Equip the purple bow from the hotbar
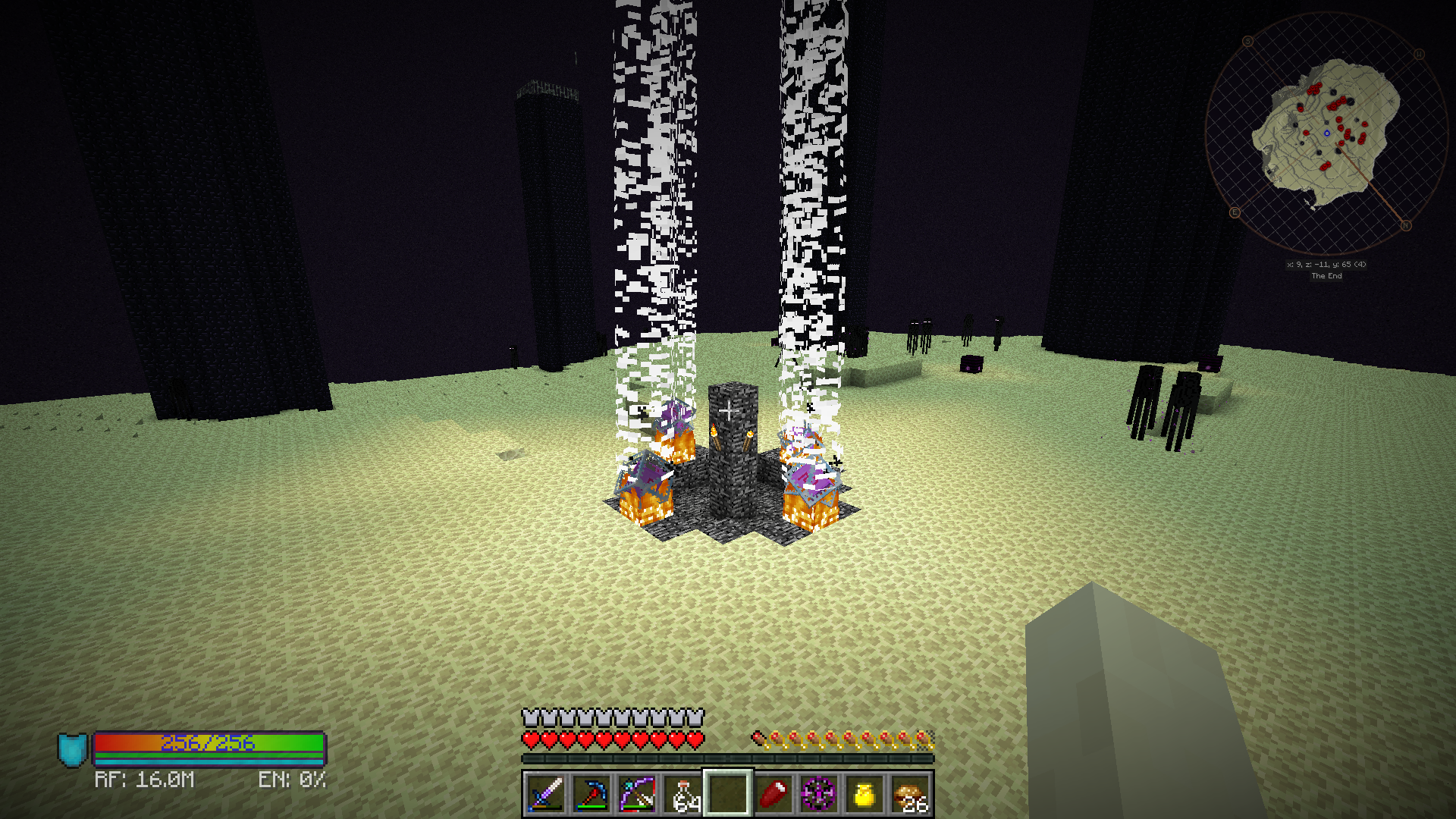1456x819 pixels. coord(637,794)
